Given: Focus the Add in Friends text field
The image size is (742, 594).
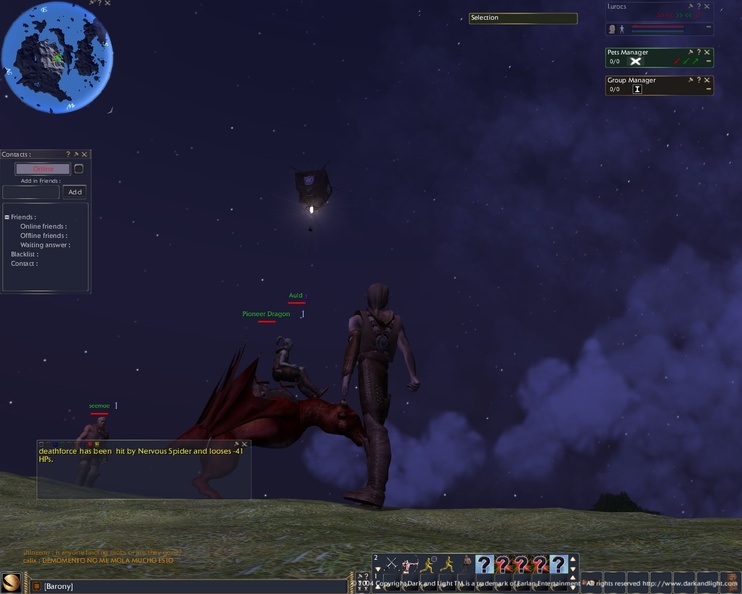Looking at the screenshot, I should tap(31, 192).
